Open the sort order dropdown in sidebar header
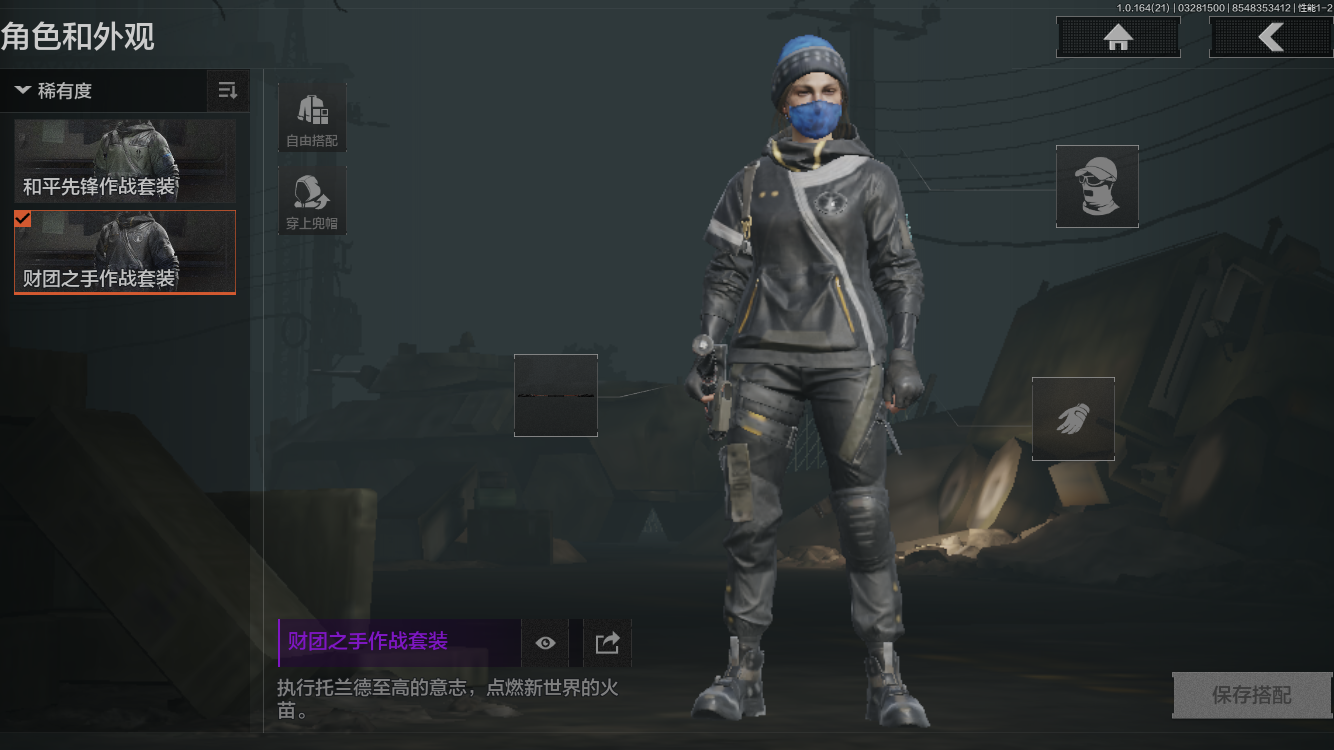This screenshot has height=750, width=1334. pos(227,90)
